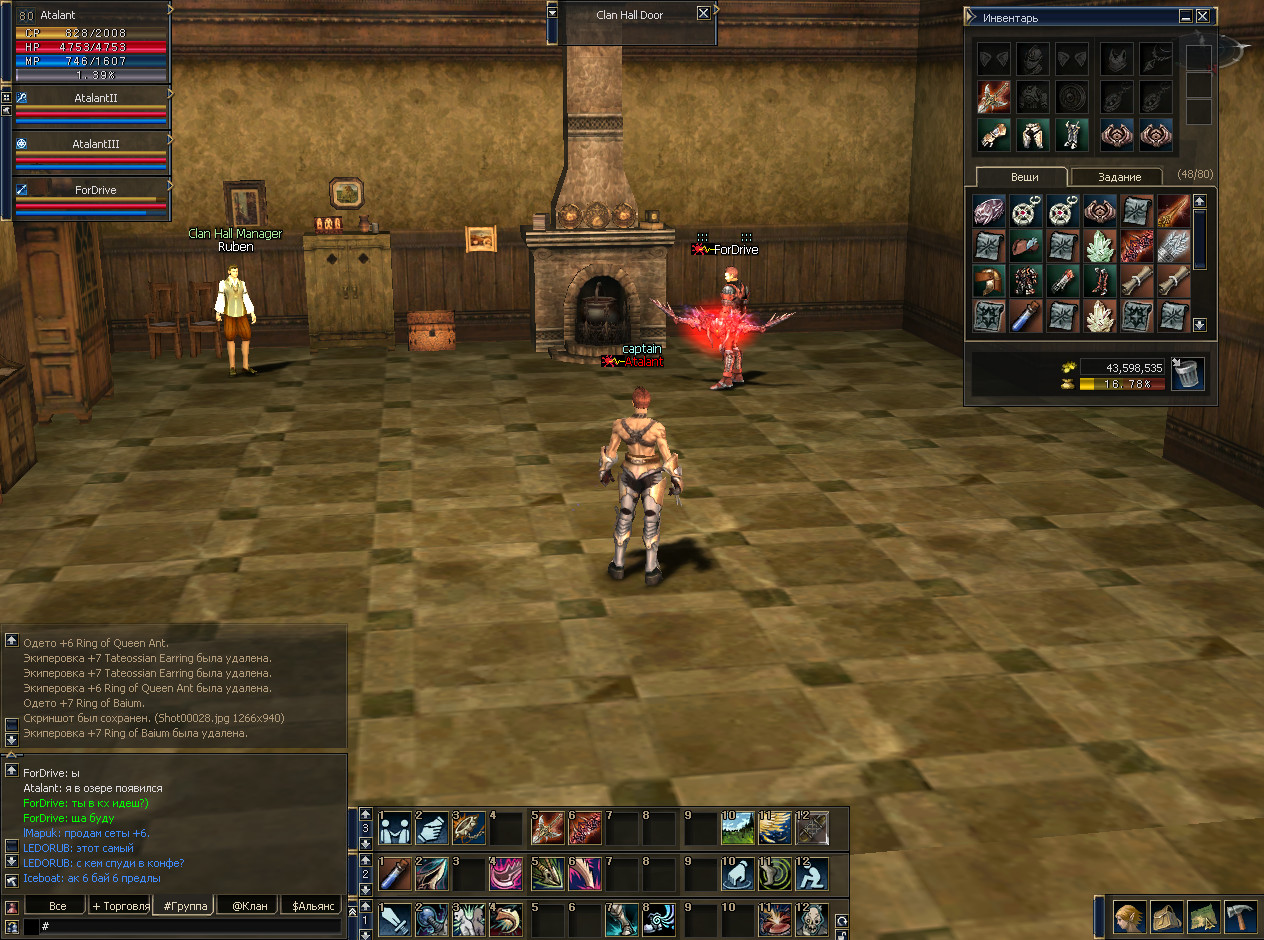Use the sword attack hotbar skill
The image size is (1264, 940).
tap(396, 920)
